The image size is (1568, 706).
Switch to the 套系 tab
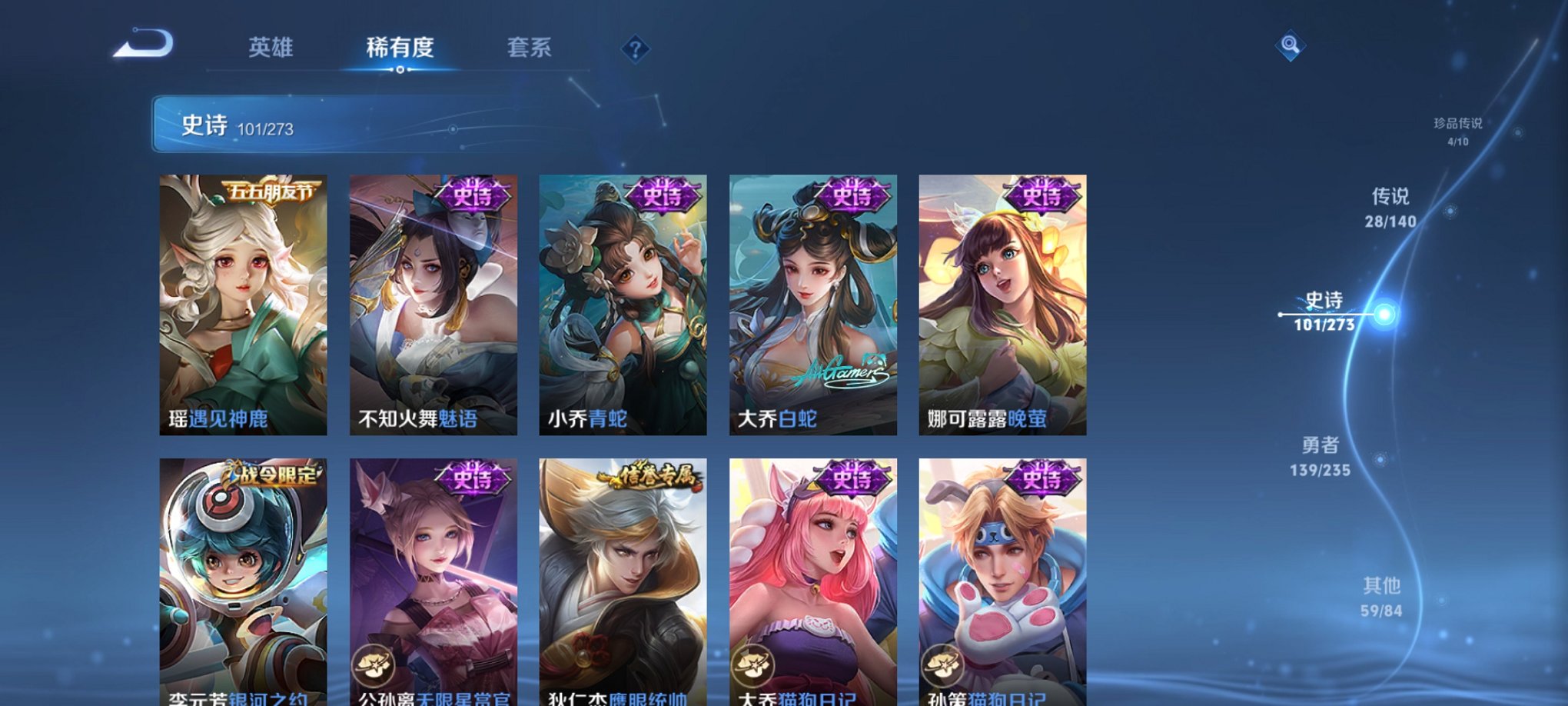[x=533, y=48]
